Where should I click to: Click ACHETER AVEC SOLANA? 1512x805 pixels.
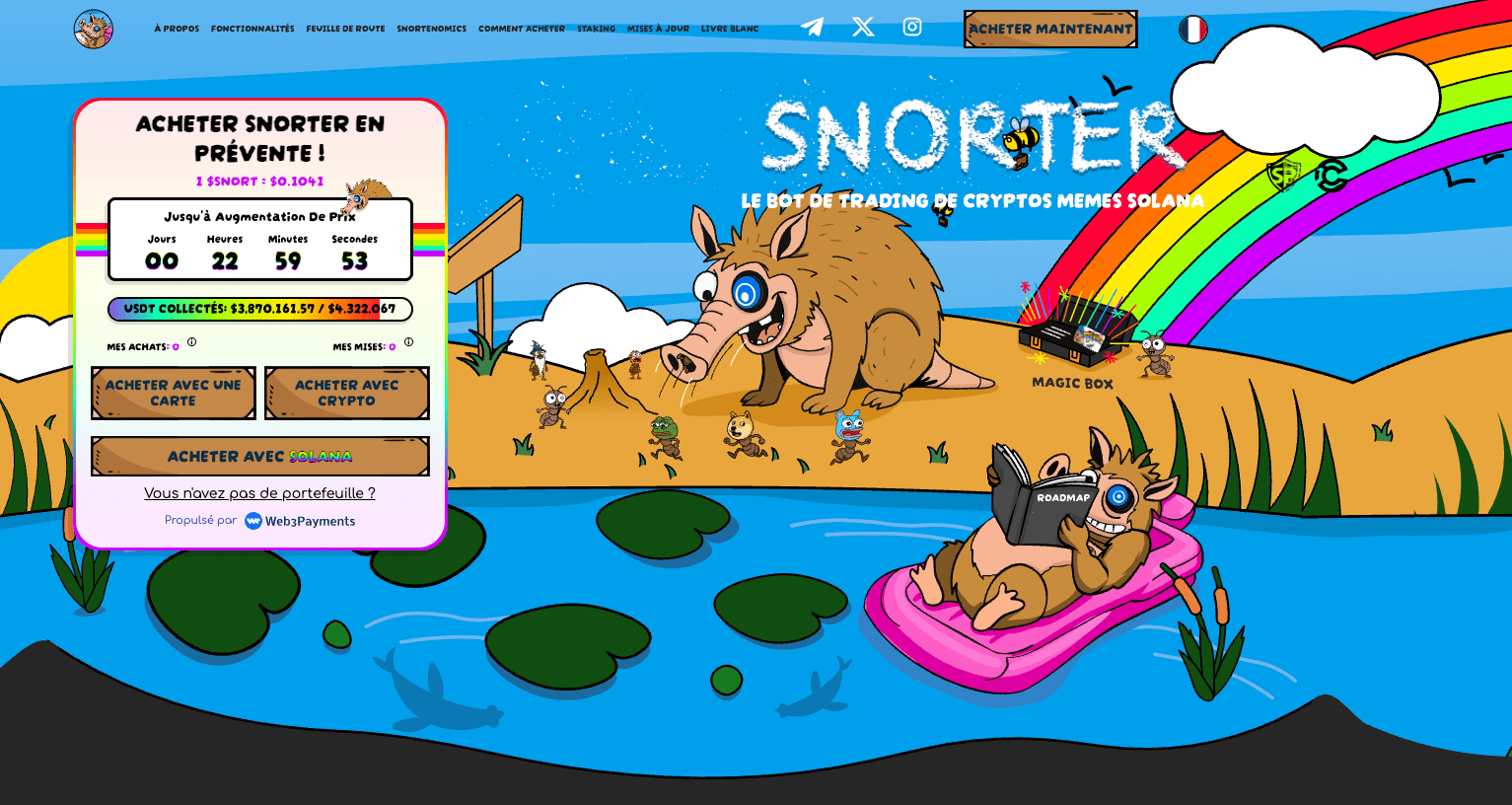pos(259,456)
